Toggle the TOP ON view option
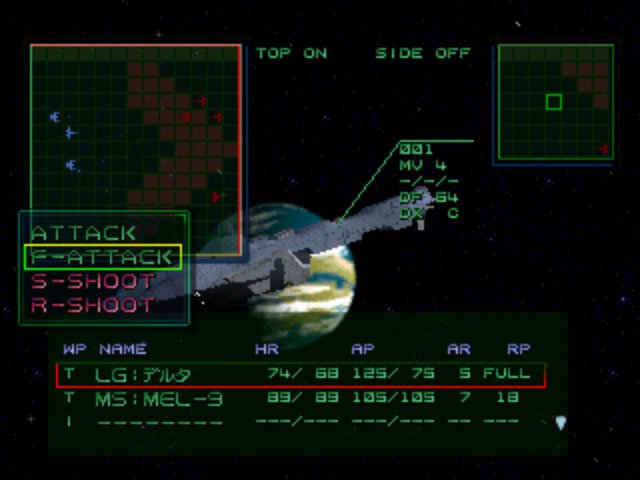Screen dimensions: 640x480 pyautogui.click(x=291, y=53)
